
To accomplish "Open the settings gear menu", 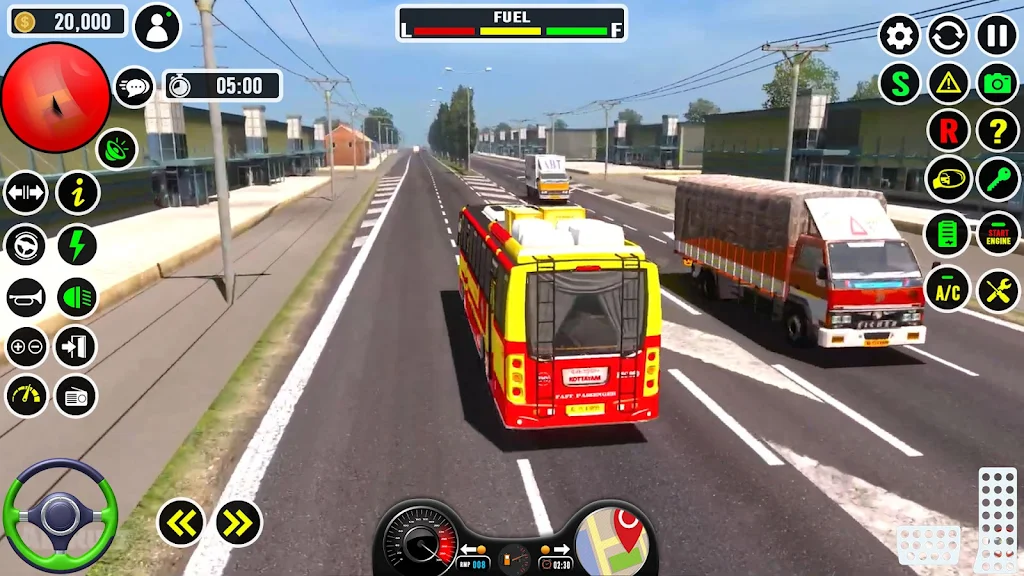I will [x=899, y=35].
